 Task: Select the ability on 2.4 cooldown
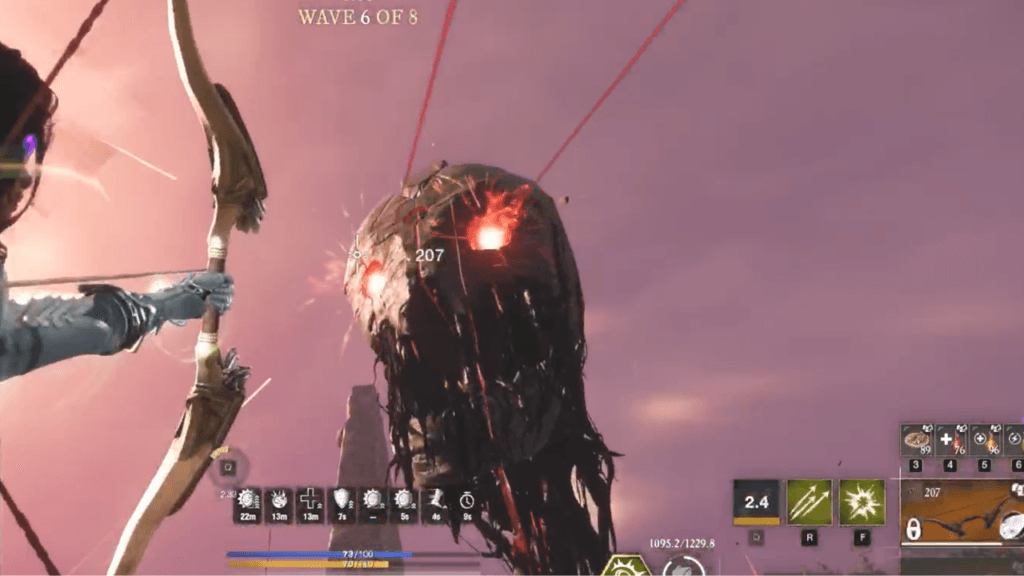[x=756, y=502]
